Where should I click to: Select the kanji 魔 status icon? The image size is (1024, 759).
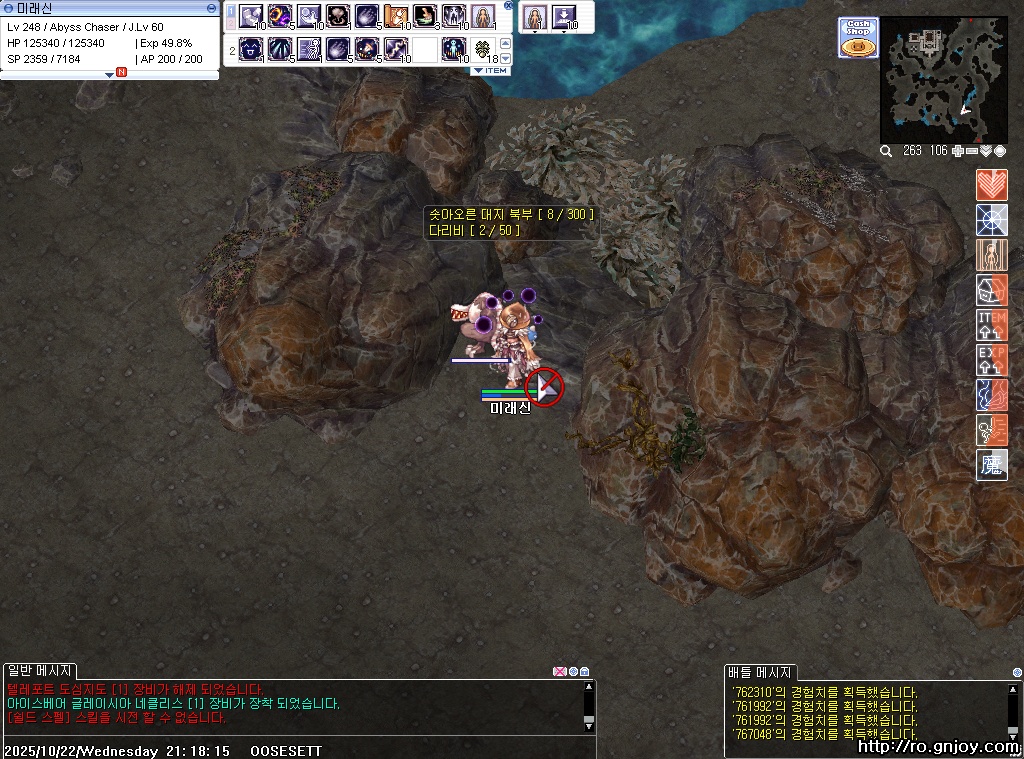[991, 465]
